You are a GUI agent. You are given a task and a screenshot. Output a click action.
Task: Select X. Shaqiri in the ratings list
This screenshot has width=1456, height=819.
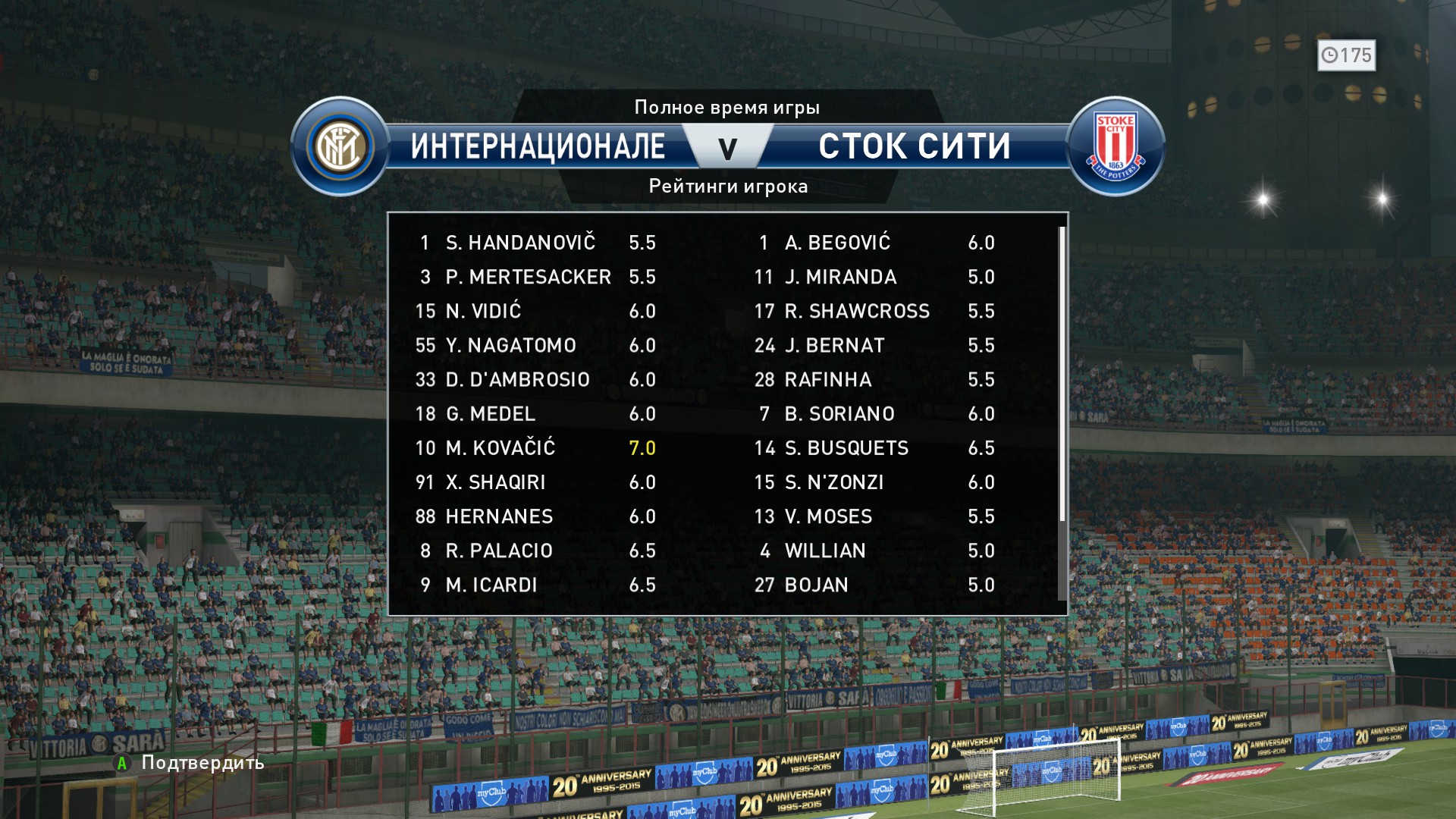(x=535, y=482)
